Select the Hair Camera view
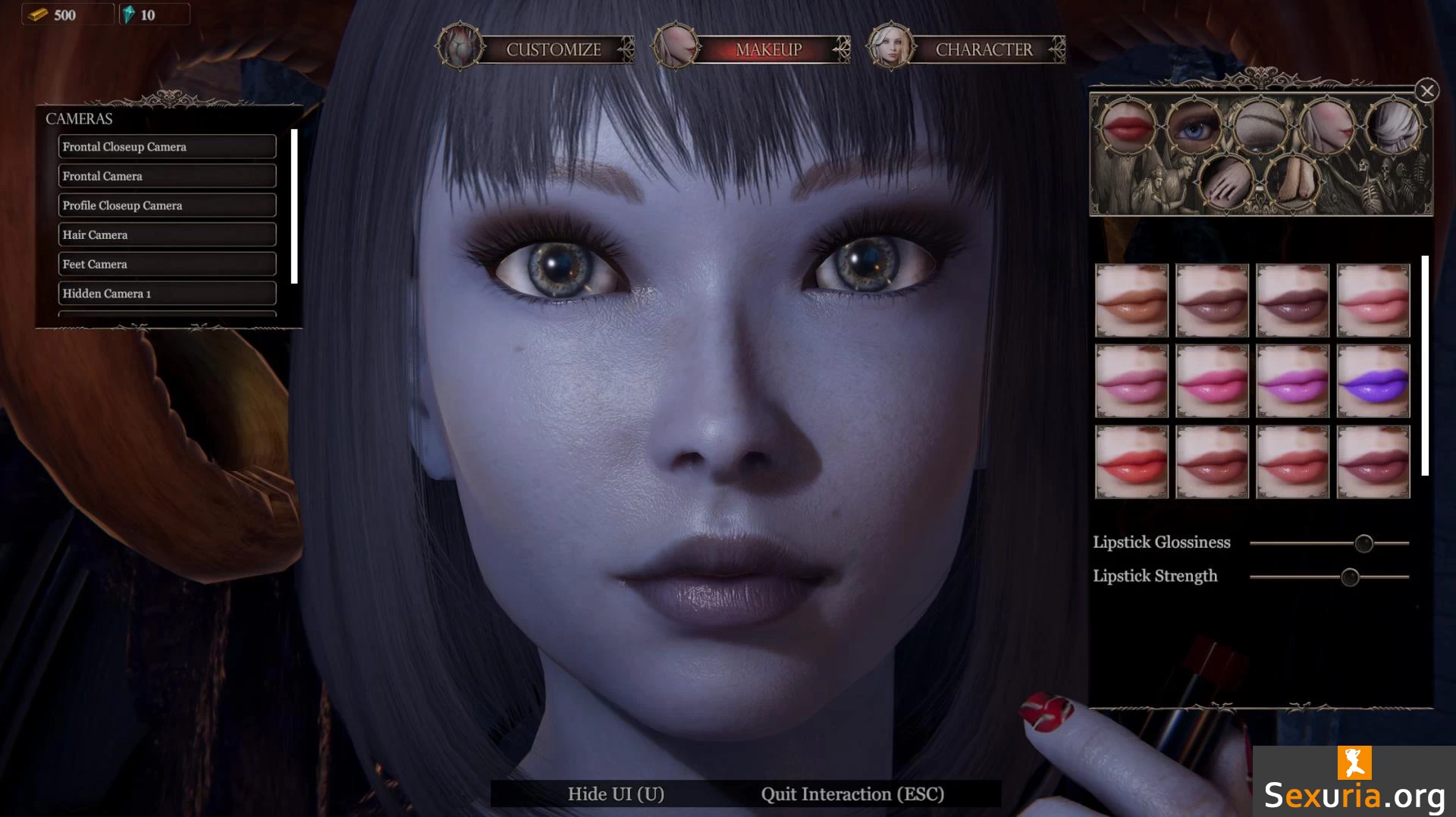This screenshot has height=817, width=1456. tap(167, 234)
